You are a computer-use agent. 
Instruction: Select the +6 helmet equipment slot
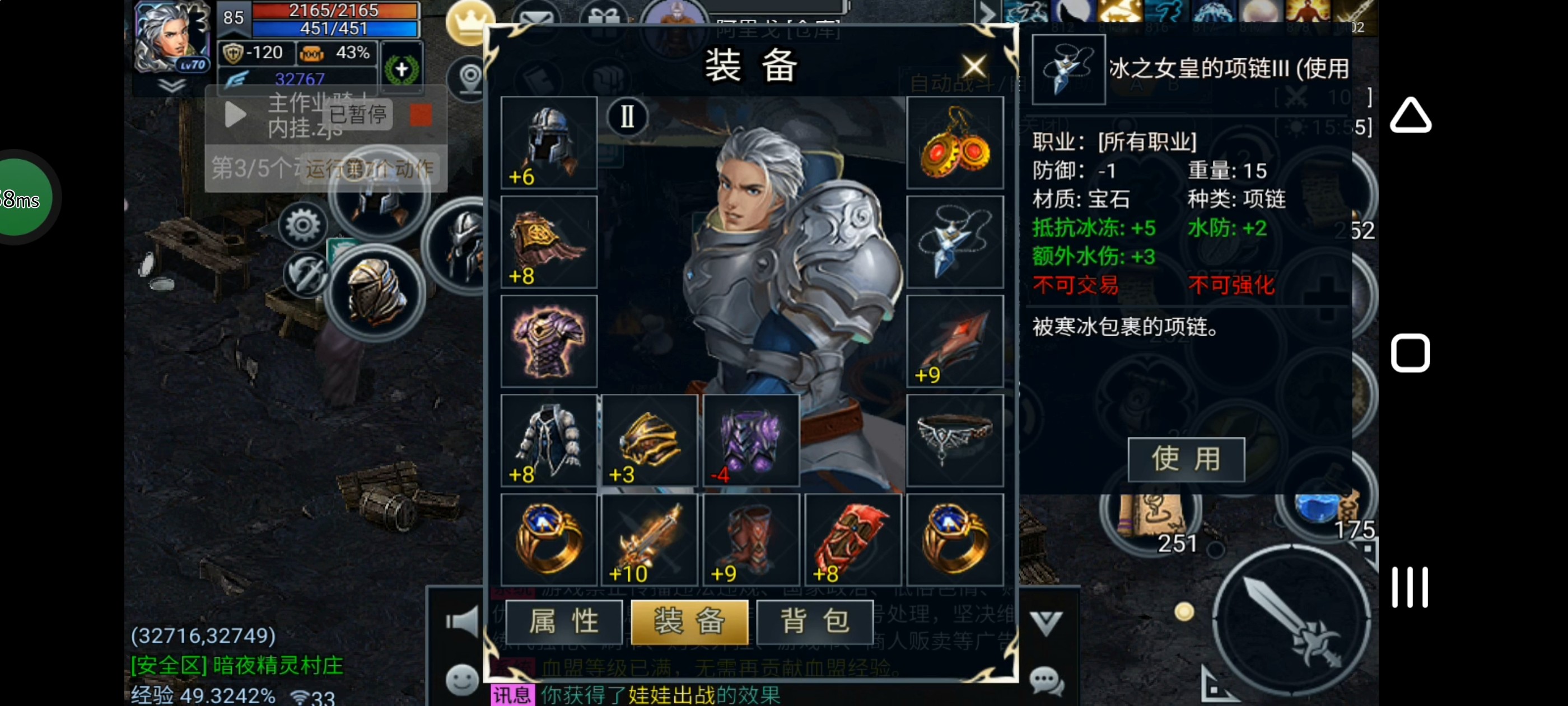[548, 142]
